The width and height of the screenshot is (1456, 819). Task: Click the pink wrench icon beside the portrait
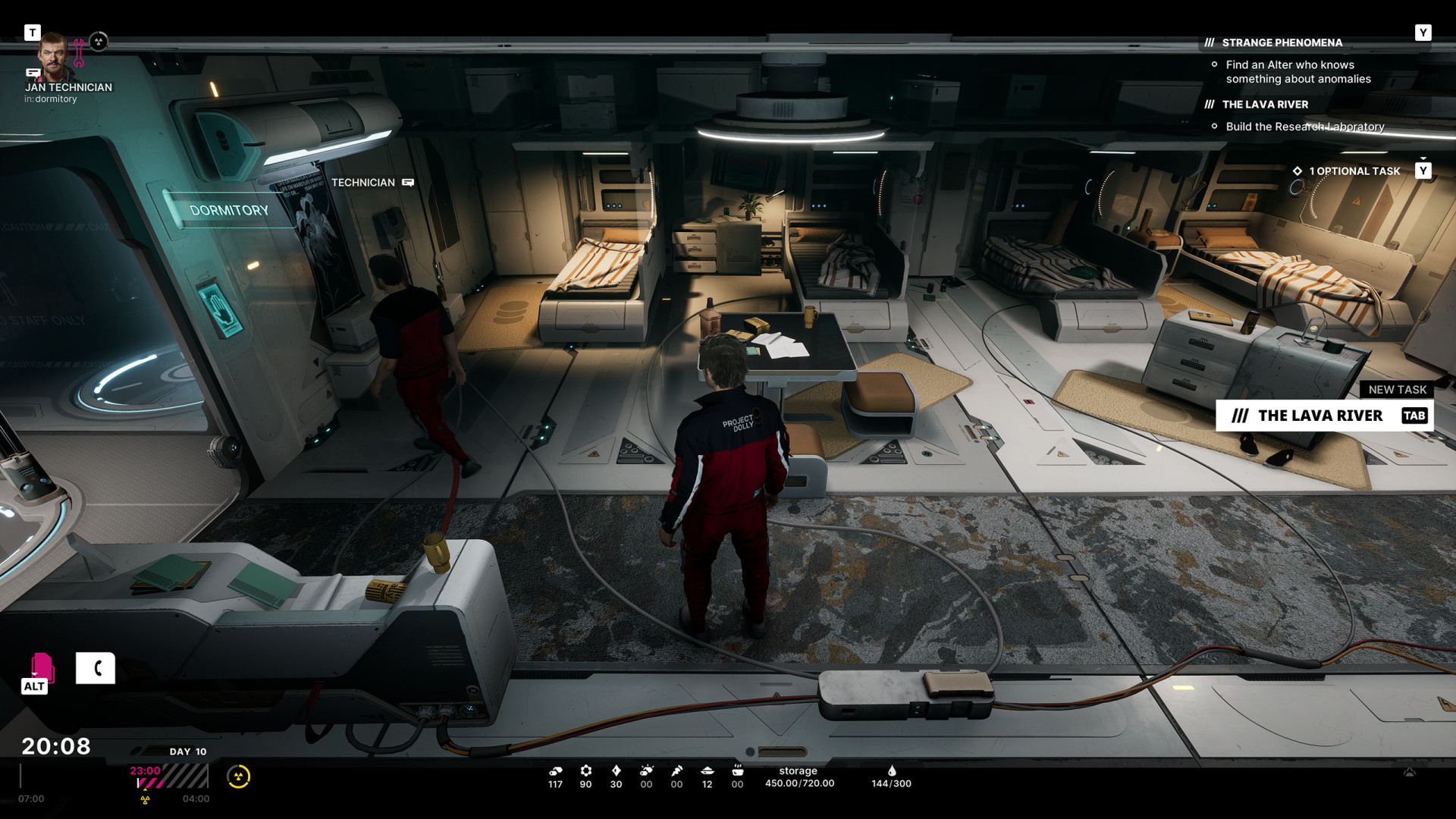79,53
